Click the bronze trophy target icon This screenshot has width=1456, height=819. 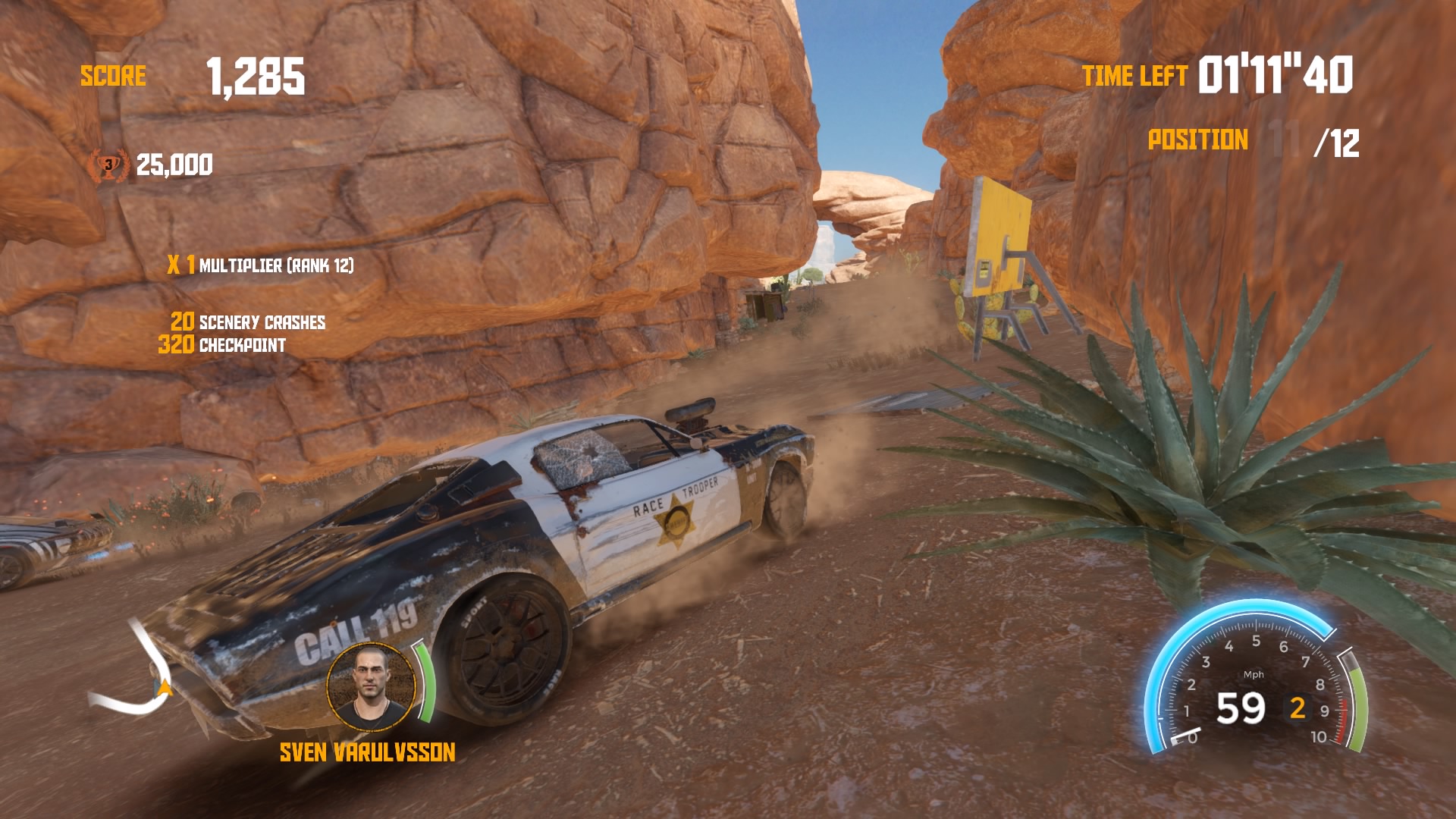108,165
